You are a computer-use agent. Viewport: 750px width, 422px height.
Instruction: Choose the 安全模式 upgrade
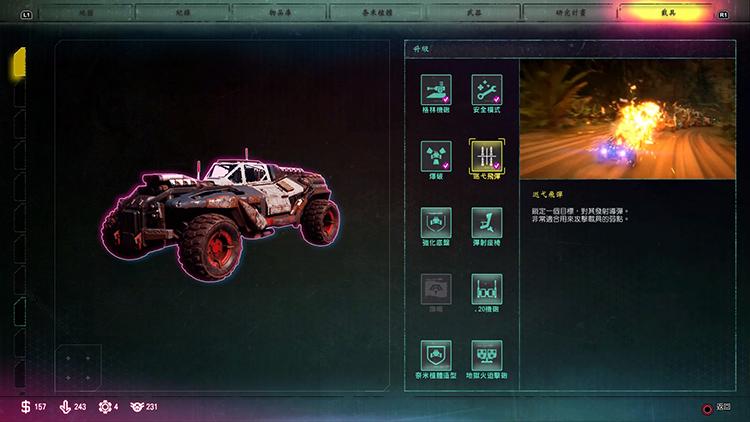pyautogui.click(x=487, y=89)
